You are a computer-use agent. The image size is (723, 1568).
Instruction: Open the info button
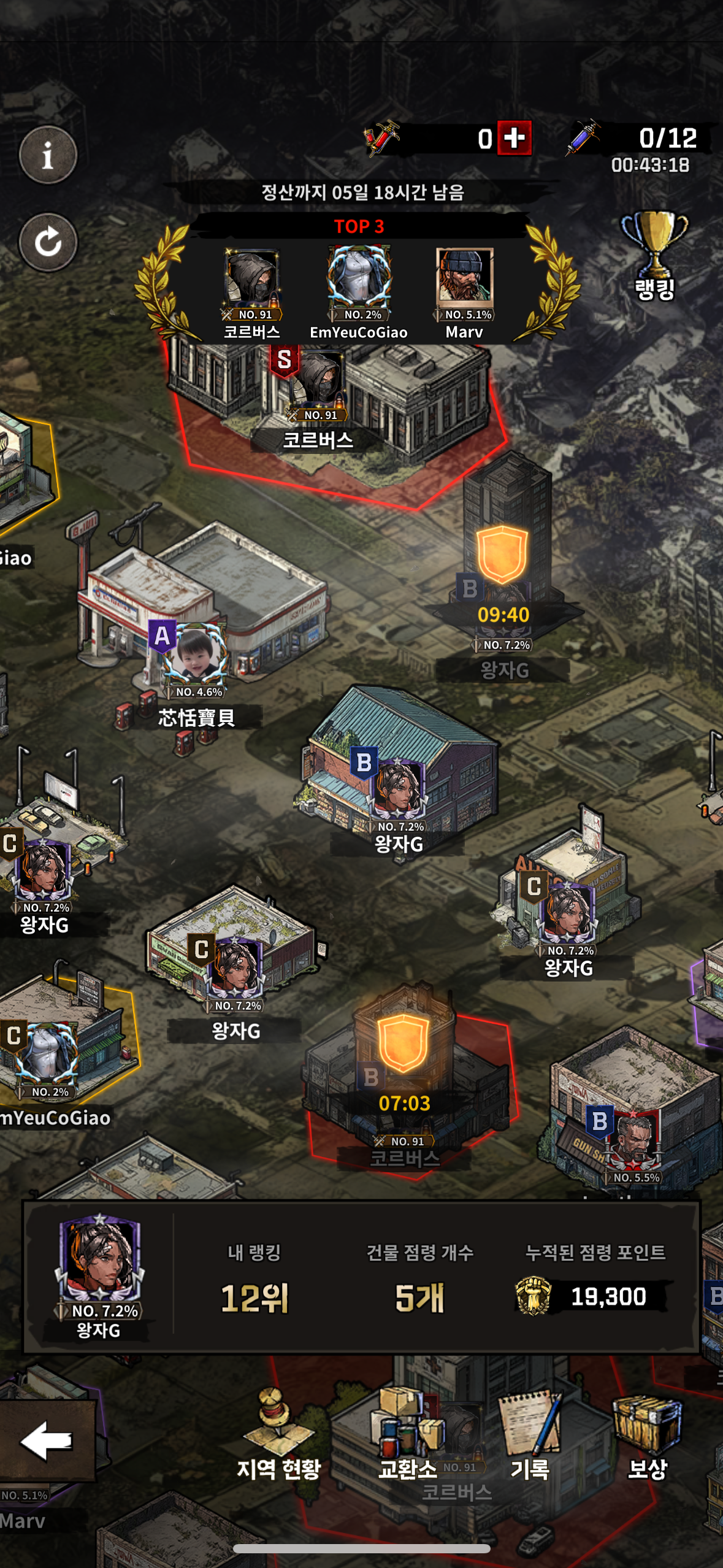pos(48,155)
